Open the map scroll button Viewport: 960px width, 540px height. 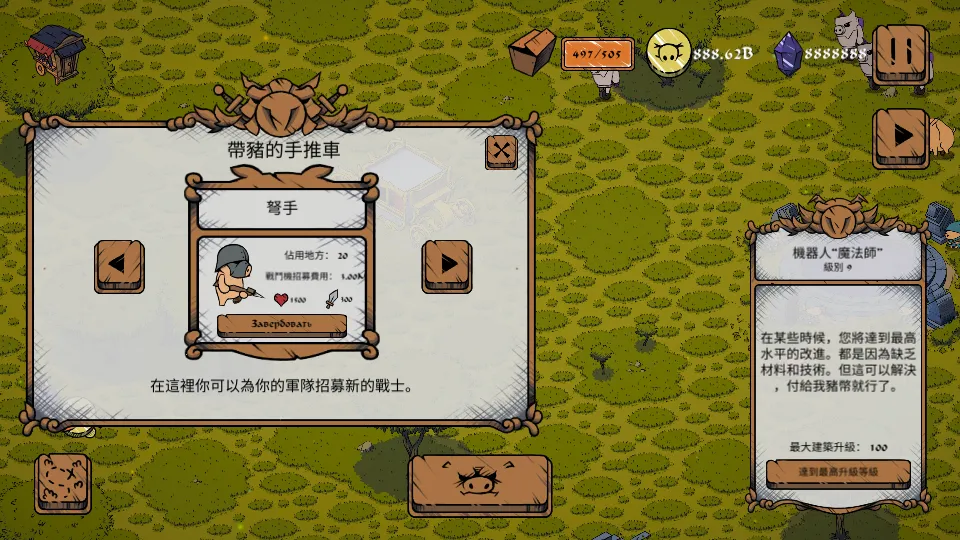63,483
